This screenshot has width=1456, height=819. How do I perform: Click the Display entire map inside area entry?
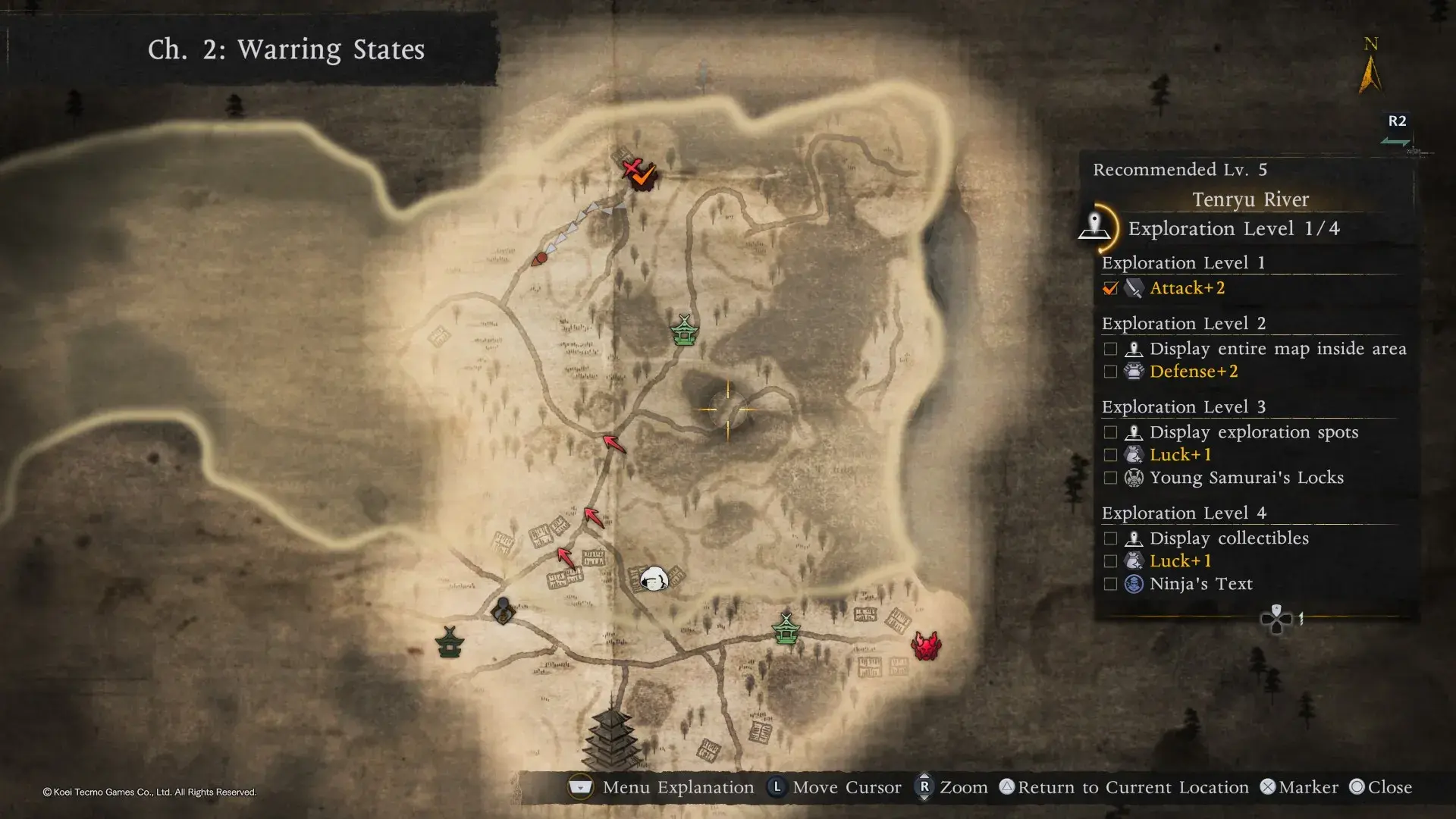point(1277,349)
